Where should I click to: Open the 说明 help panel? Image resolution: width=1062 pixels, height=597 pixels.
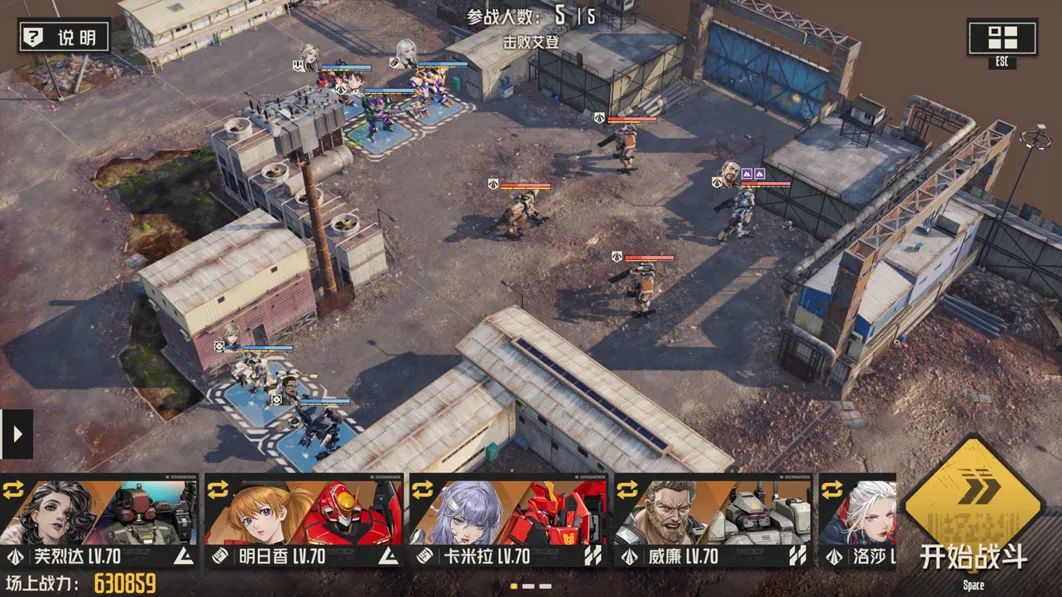pos(64,38)
